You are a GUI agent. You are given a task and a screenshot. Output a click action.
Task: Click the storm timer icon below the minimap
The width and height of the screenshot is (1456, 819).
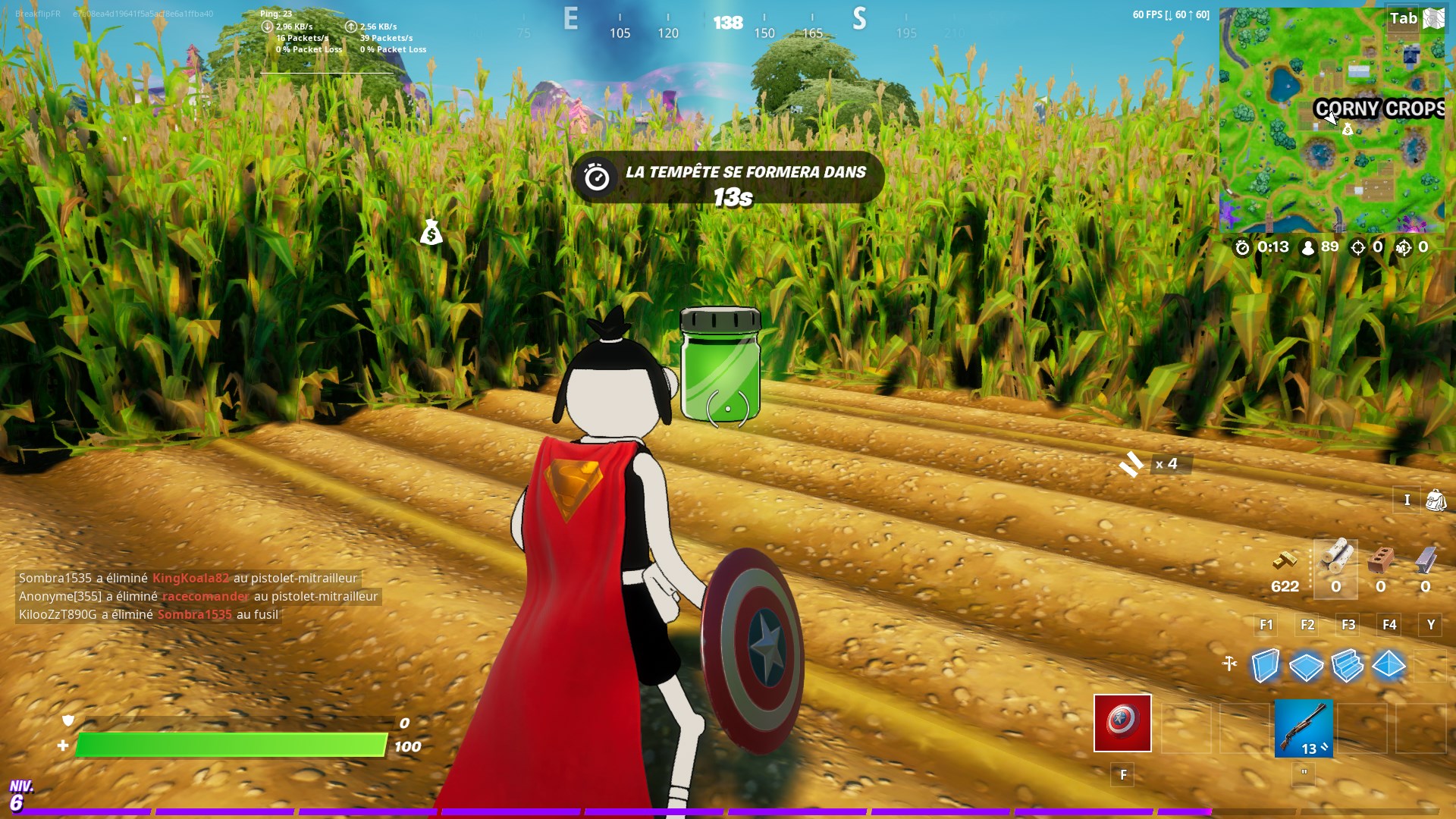click(1242, 248)
